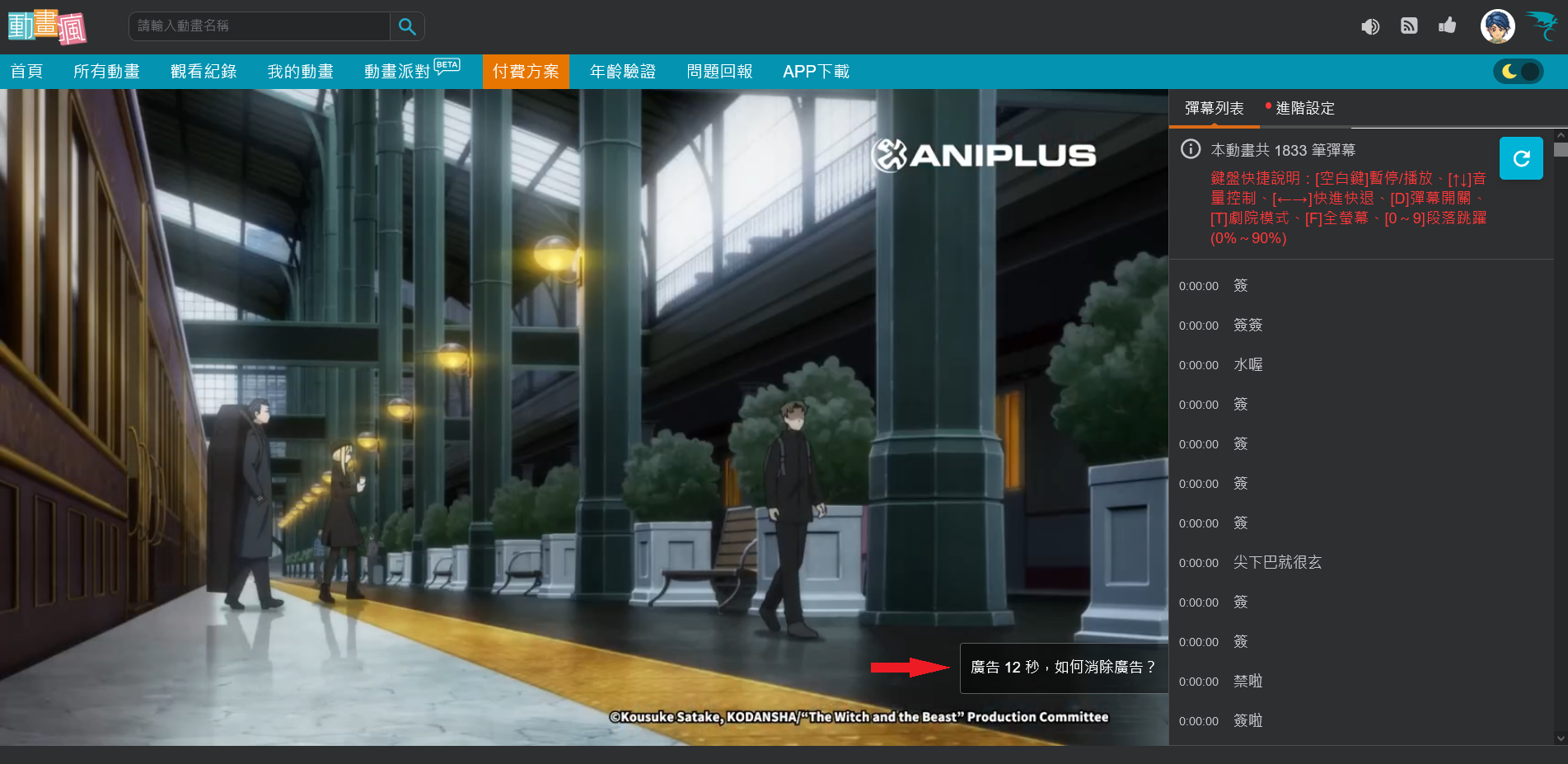Image resolution: width=1568 pixels, height=764 pixels.
Task: Refresh the danmaku comment list
Action: click(1521, 158)
